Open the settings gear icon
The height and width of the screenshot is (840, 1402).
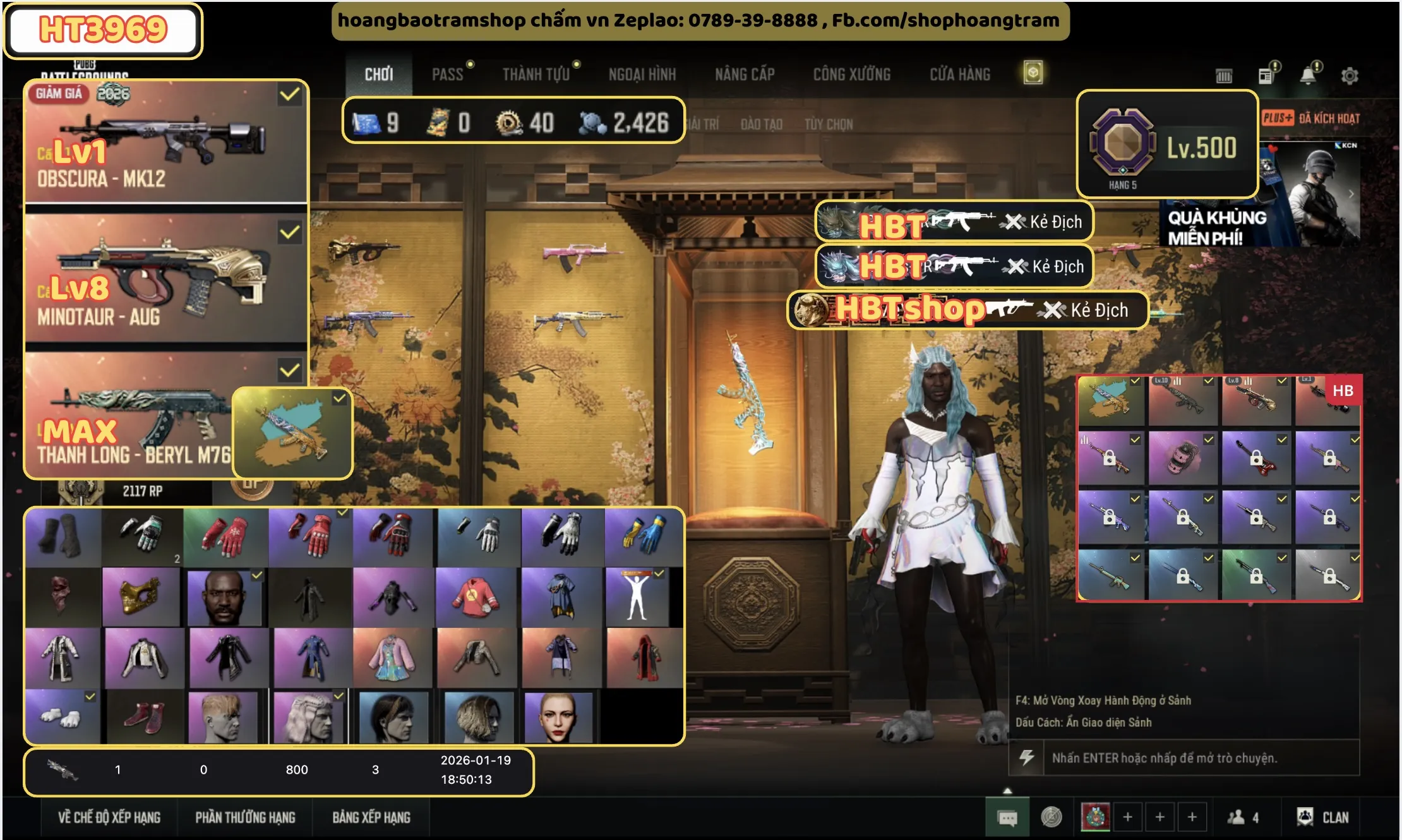1350,76
